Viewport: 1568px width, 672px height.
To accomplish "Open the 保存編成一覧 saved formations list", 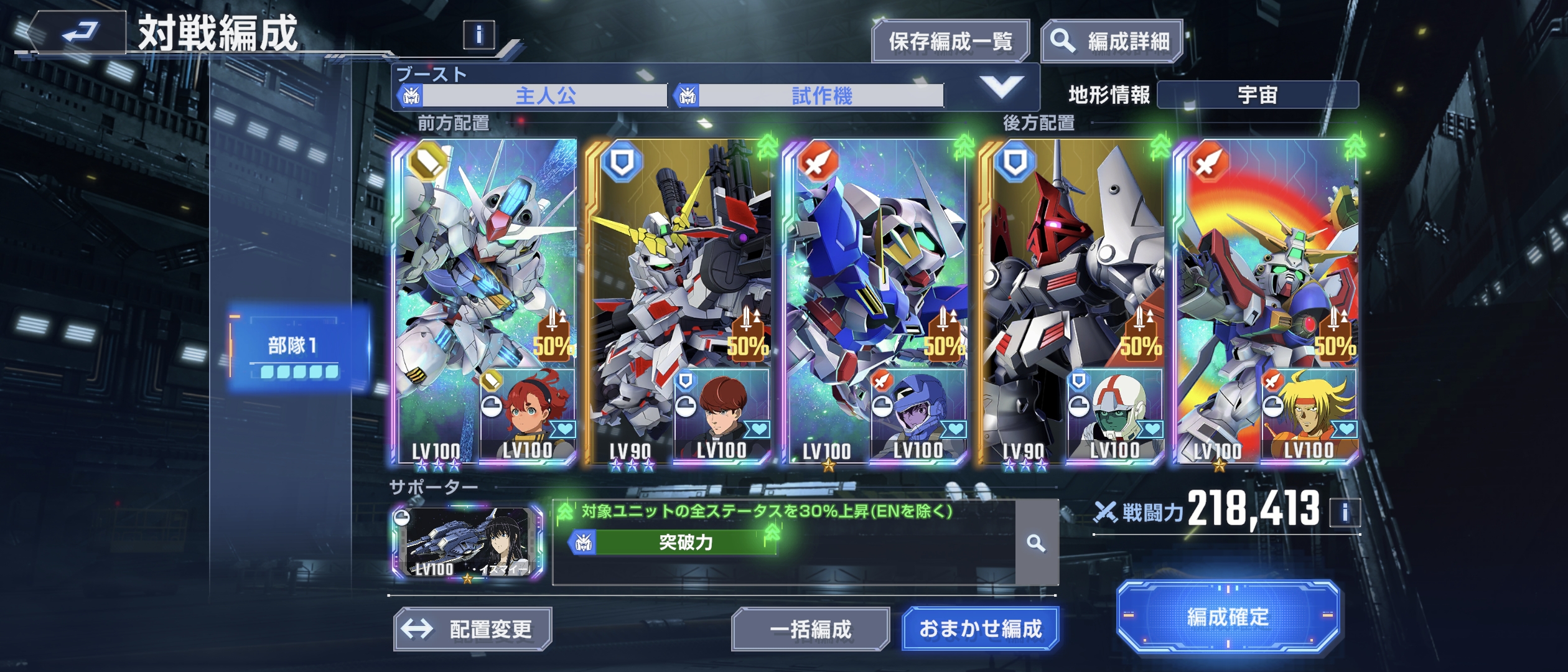I will [950, 42].
